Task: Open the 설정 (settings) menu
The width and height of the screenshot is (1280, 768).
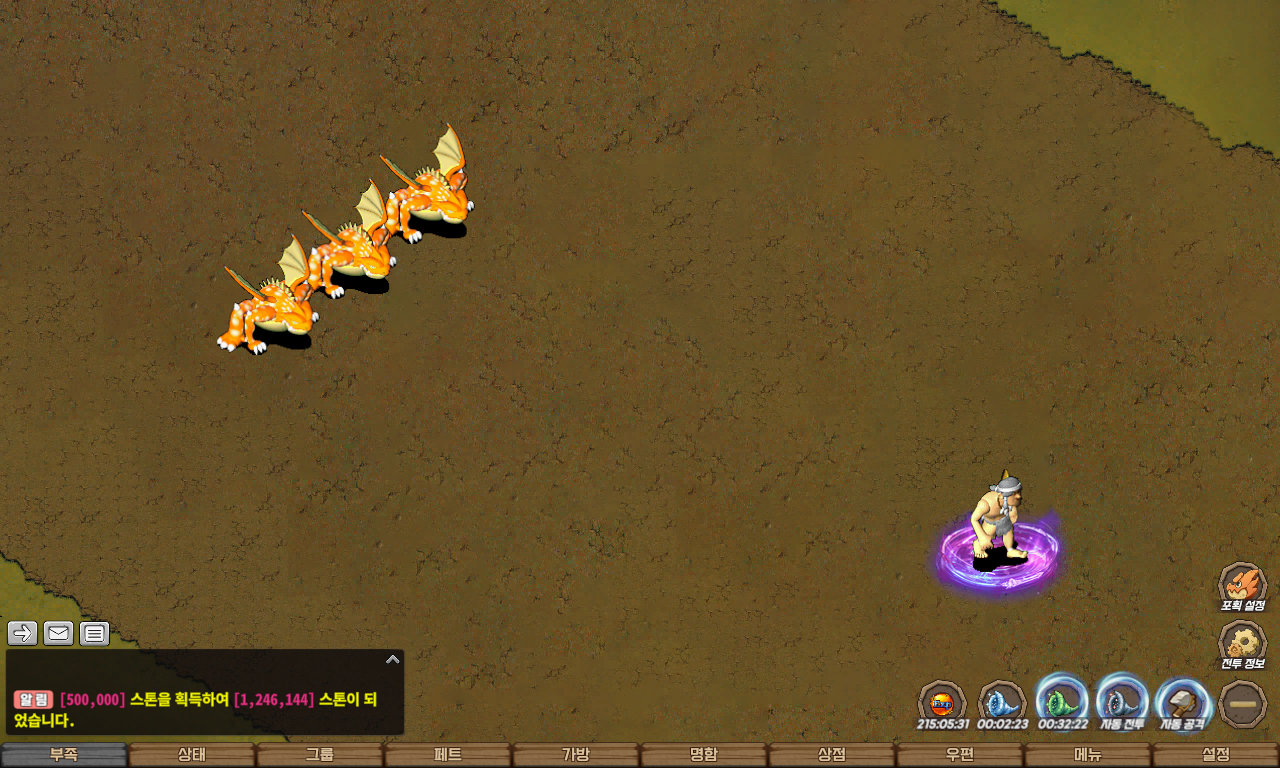Action: (x=1216, y=755)
